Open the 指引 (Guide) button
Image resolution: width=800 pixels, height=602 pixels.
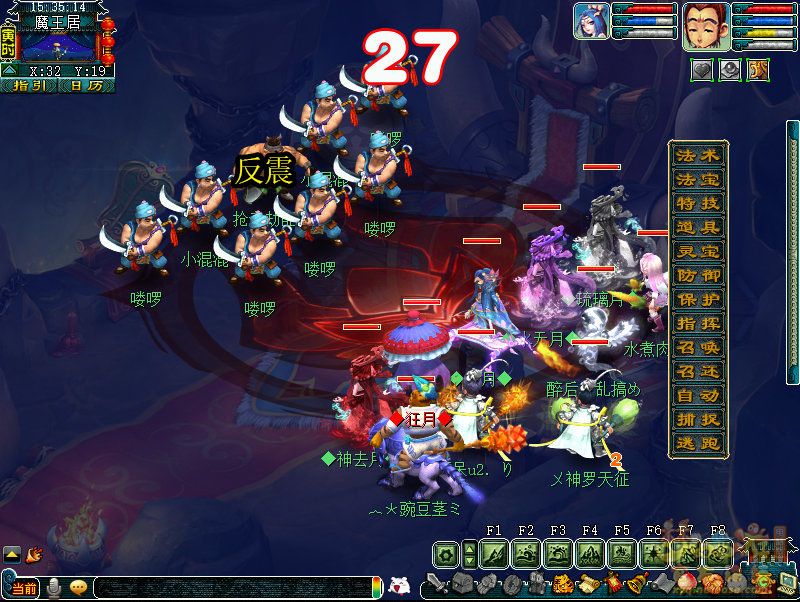click(x=30, y=86)
